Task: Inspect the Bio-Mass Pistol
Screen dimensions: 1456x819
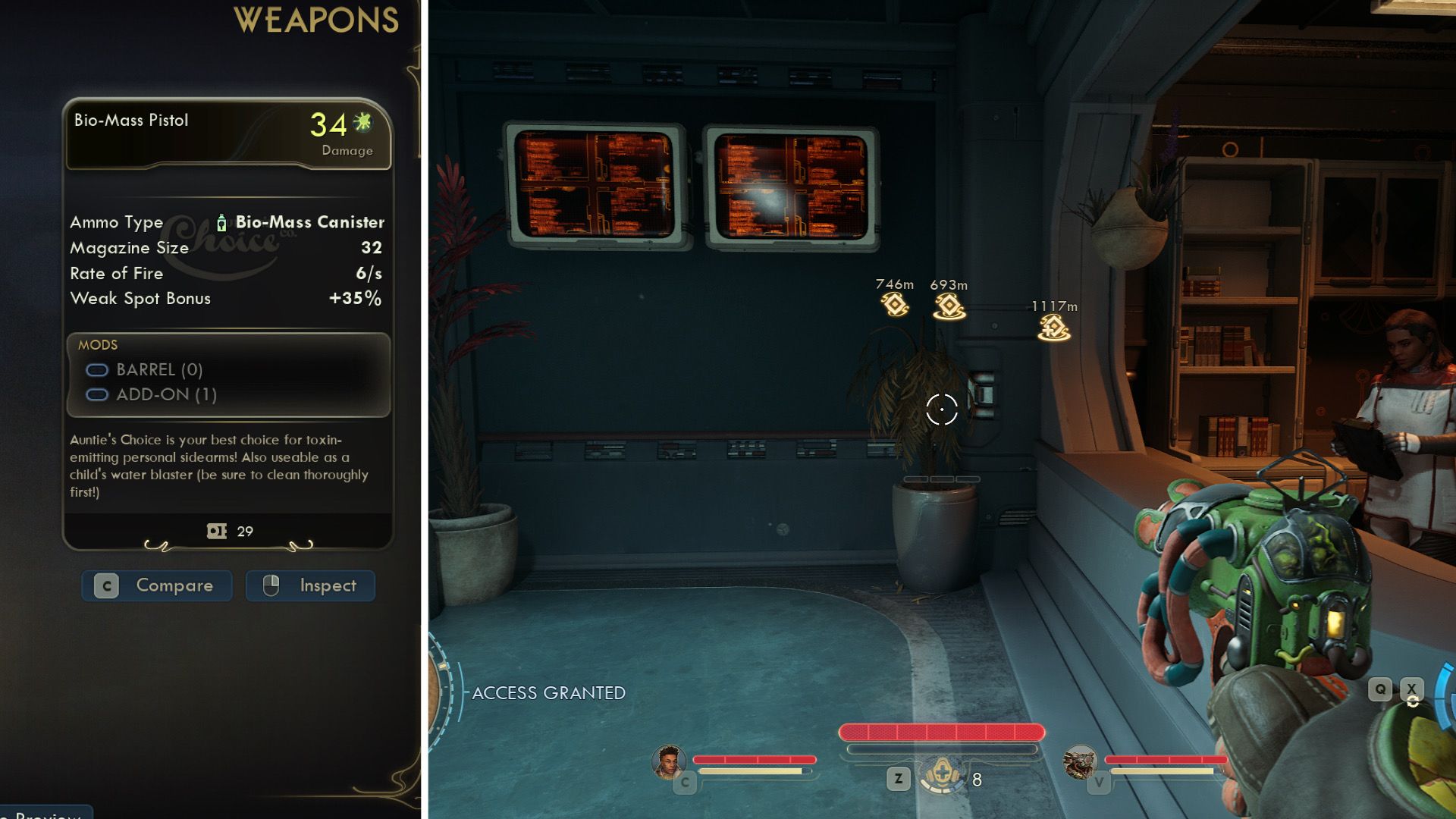Action: coord(310,585)
